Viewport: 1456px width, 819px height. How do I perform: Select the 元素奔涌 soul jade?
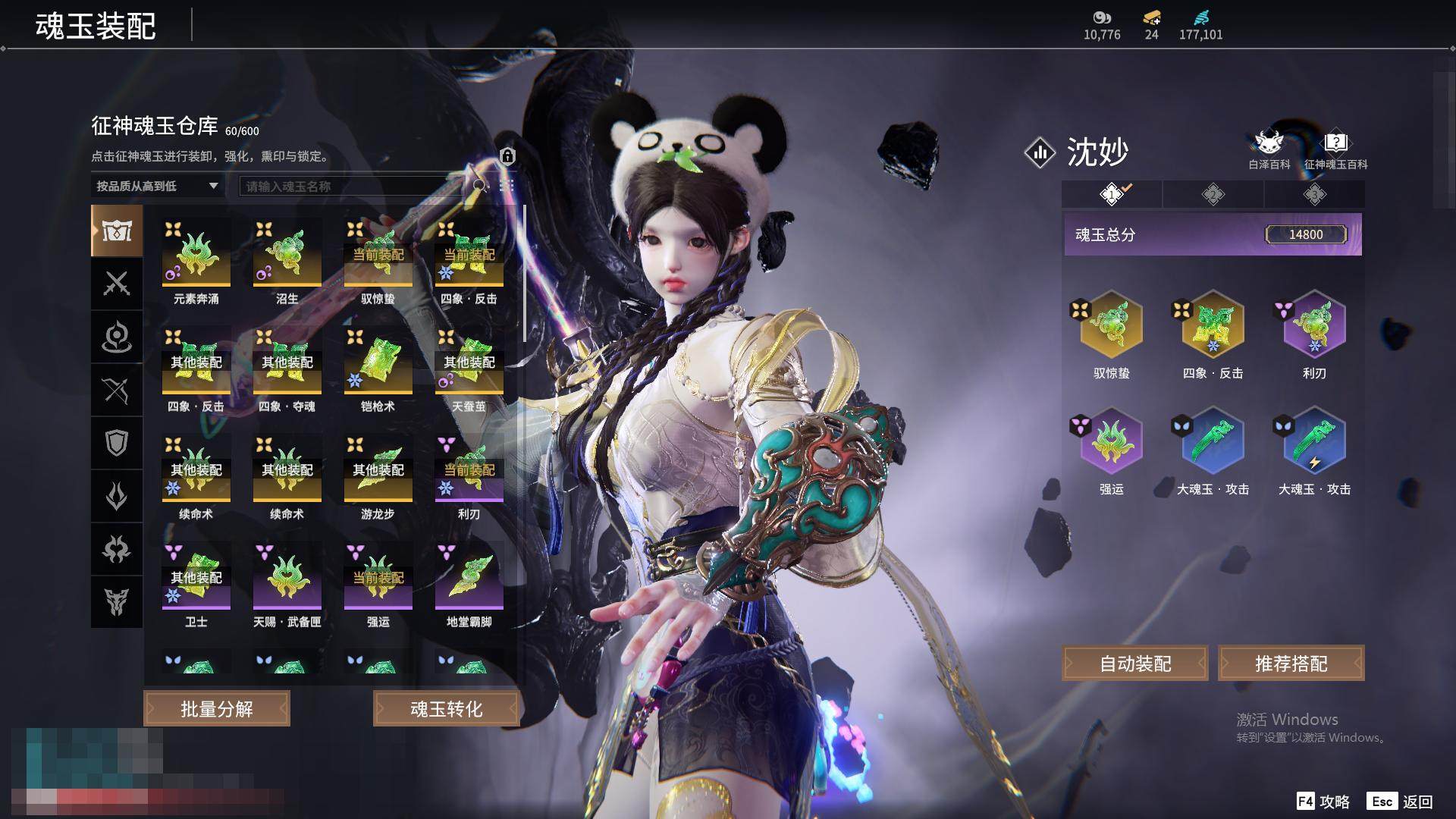click(196, 254)
